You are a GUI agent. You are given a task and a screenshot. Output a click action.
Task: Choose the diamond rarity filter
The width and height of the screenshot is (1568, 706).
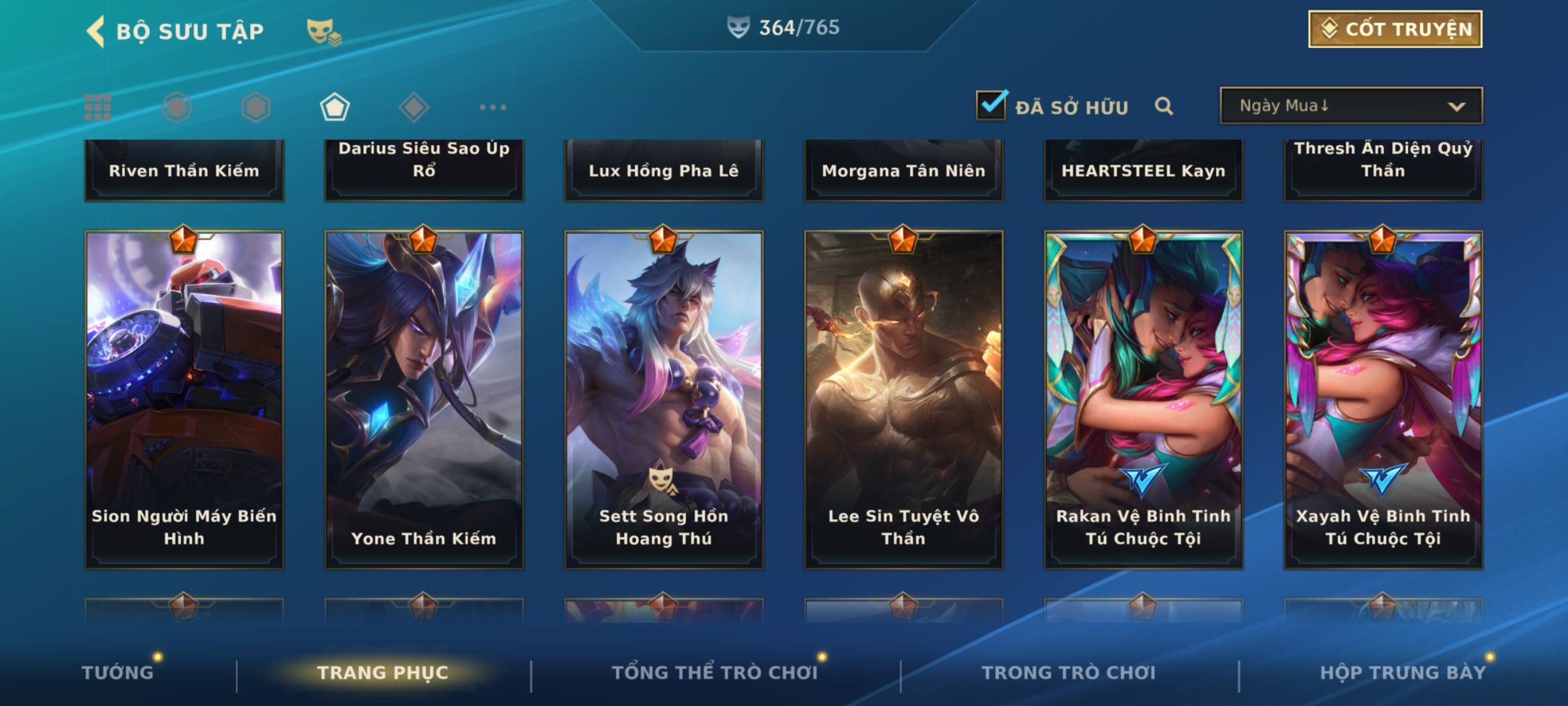coord(414,107)
